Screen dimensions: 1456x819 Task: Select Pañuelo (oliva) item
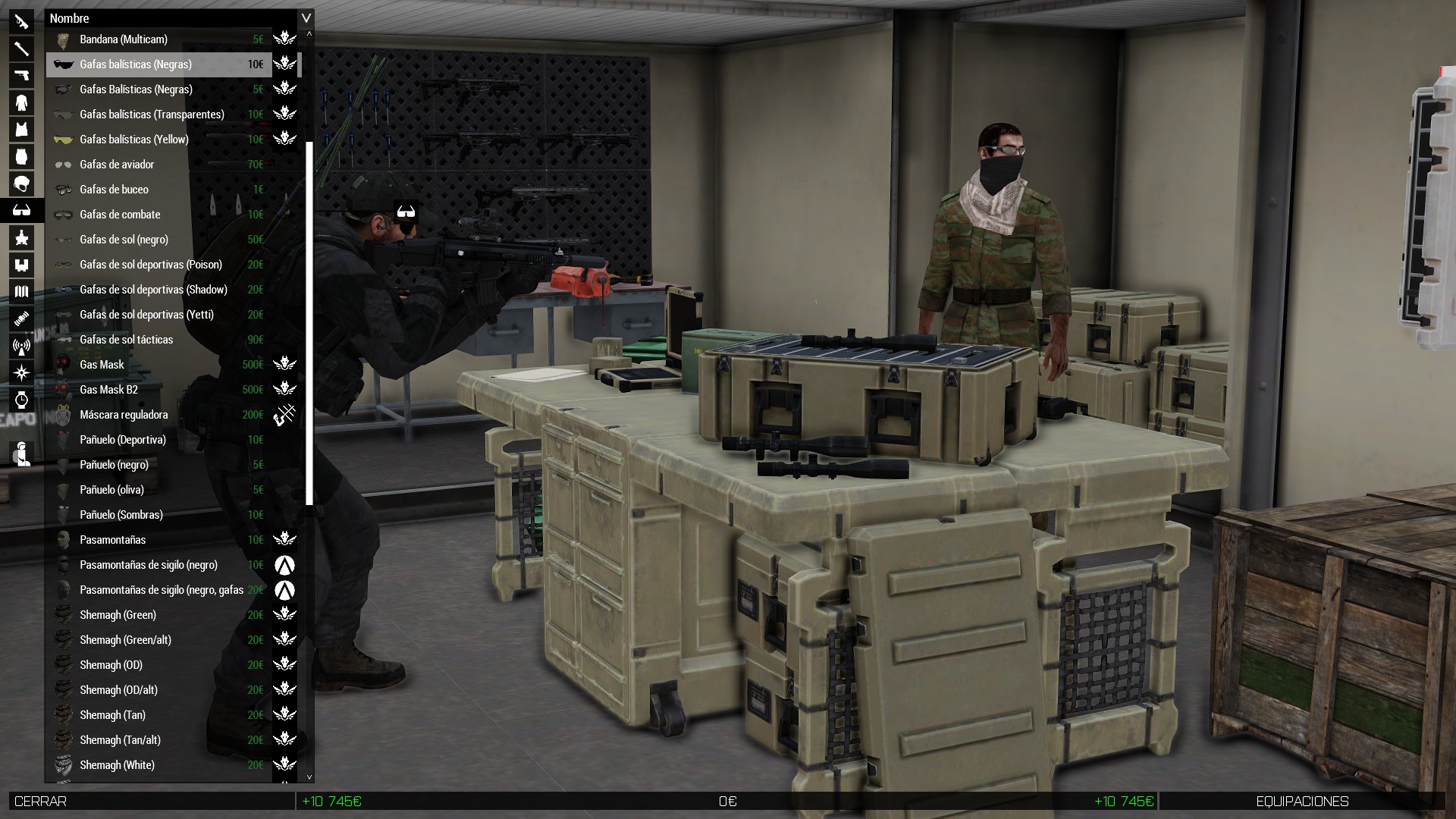111,490
